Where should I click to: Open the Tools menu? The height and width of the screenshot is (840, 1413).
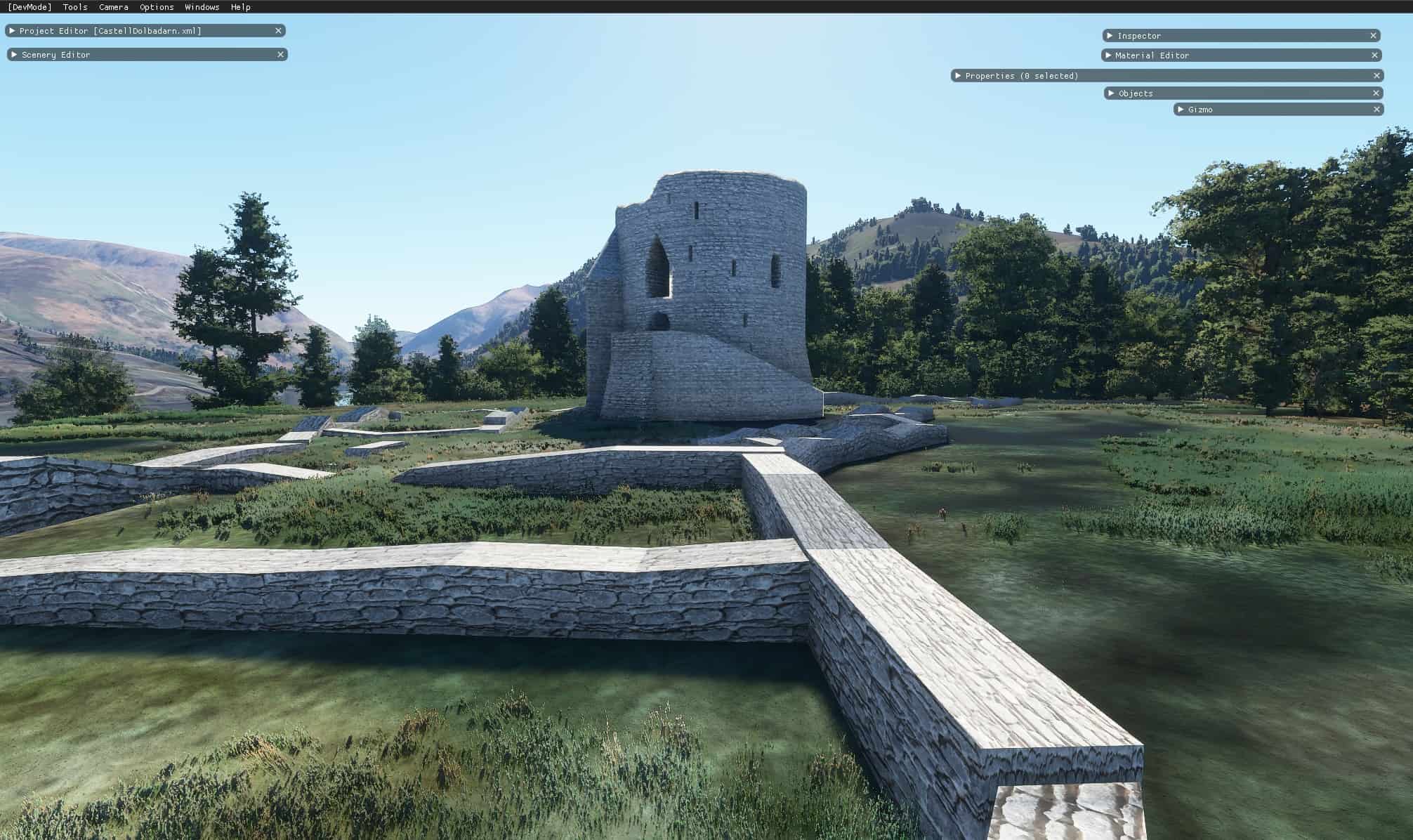tap(75, 7)
